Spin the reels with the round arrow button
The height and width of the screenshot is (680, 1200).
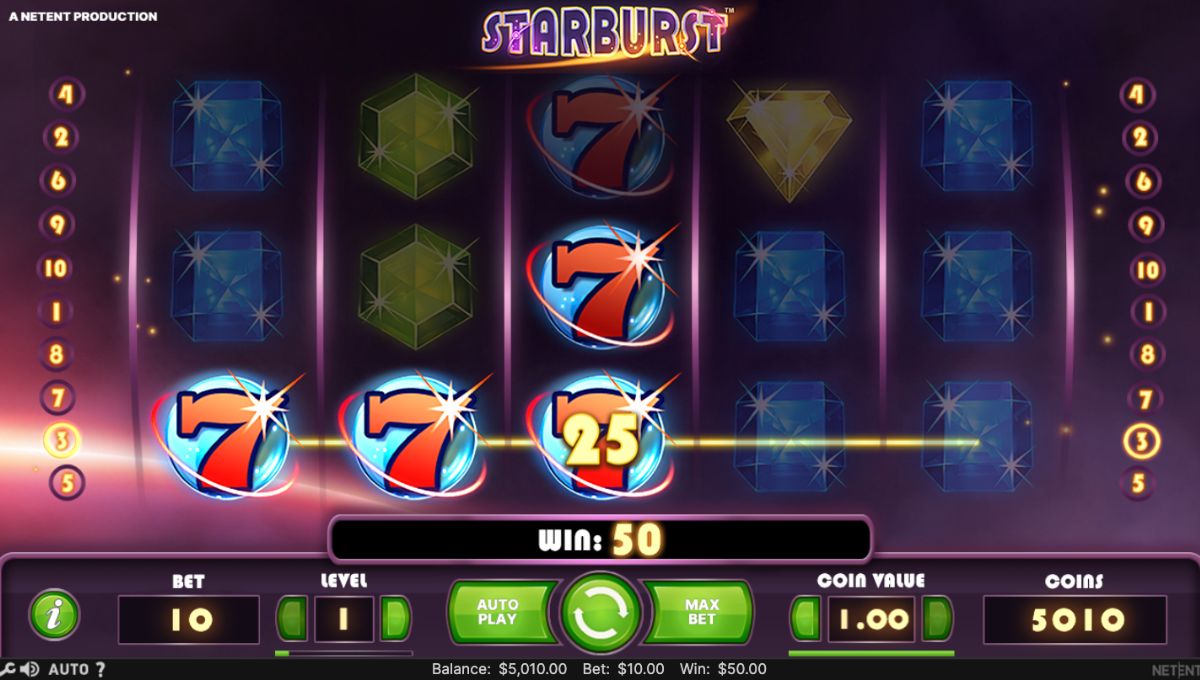[600, 614]
